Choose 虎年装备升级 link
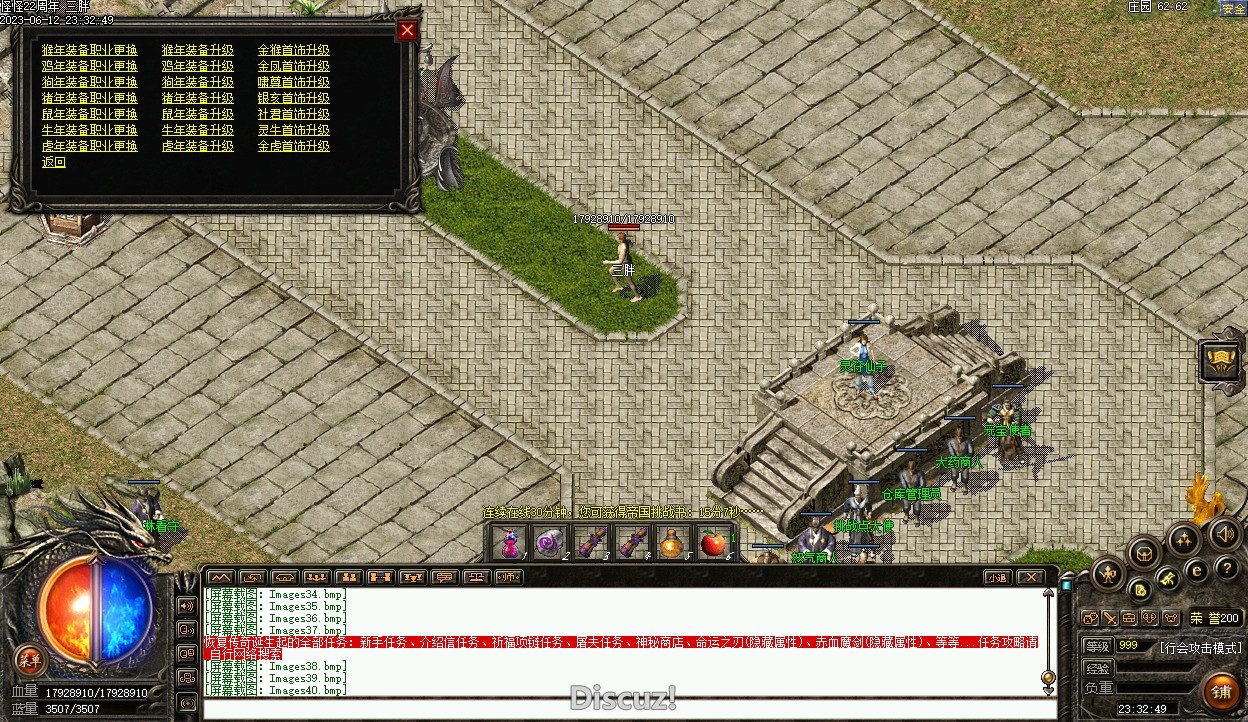 point(197,146)
